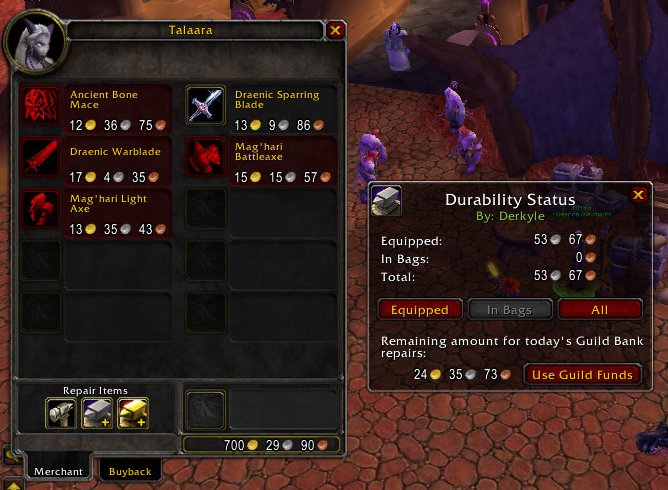
Task: Purchase the Draenic Warblade
Action: pos(40,158)
